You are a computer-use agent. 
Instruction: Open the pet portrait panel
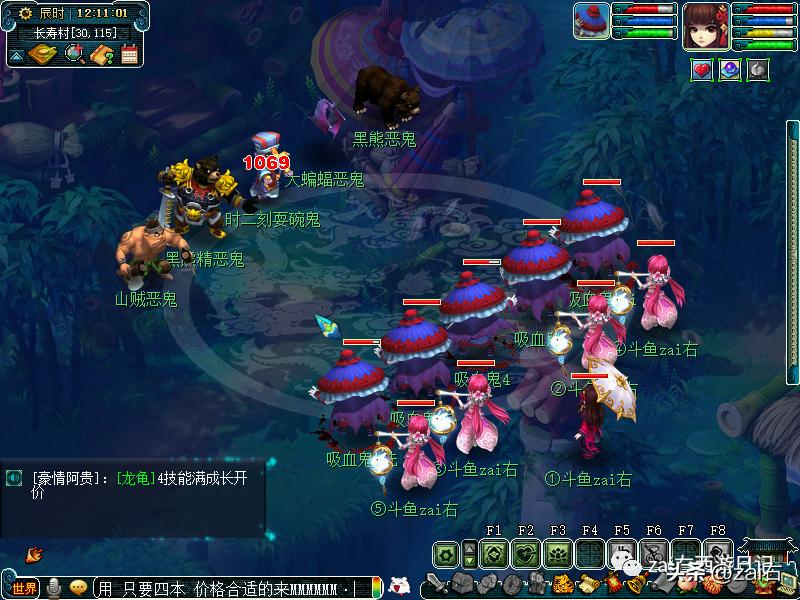click(x=591, y=20)
